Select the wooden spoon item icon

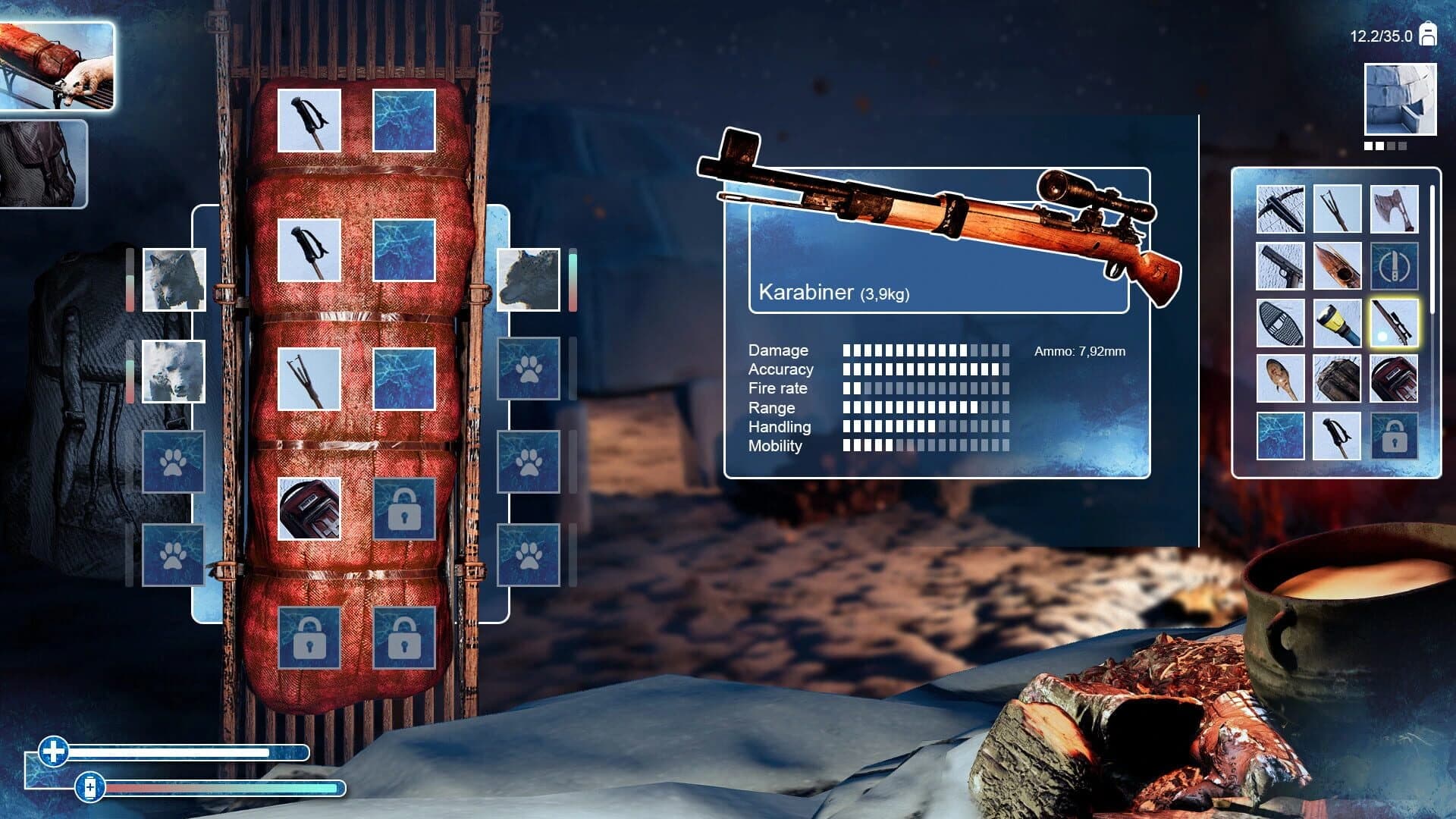pos(1282,379)
